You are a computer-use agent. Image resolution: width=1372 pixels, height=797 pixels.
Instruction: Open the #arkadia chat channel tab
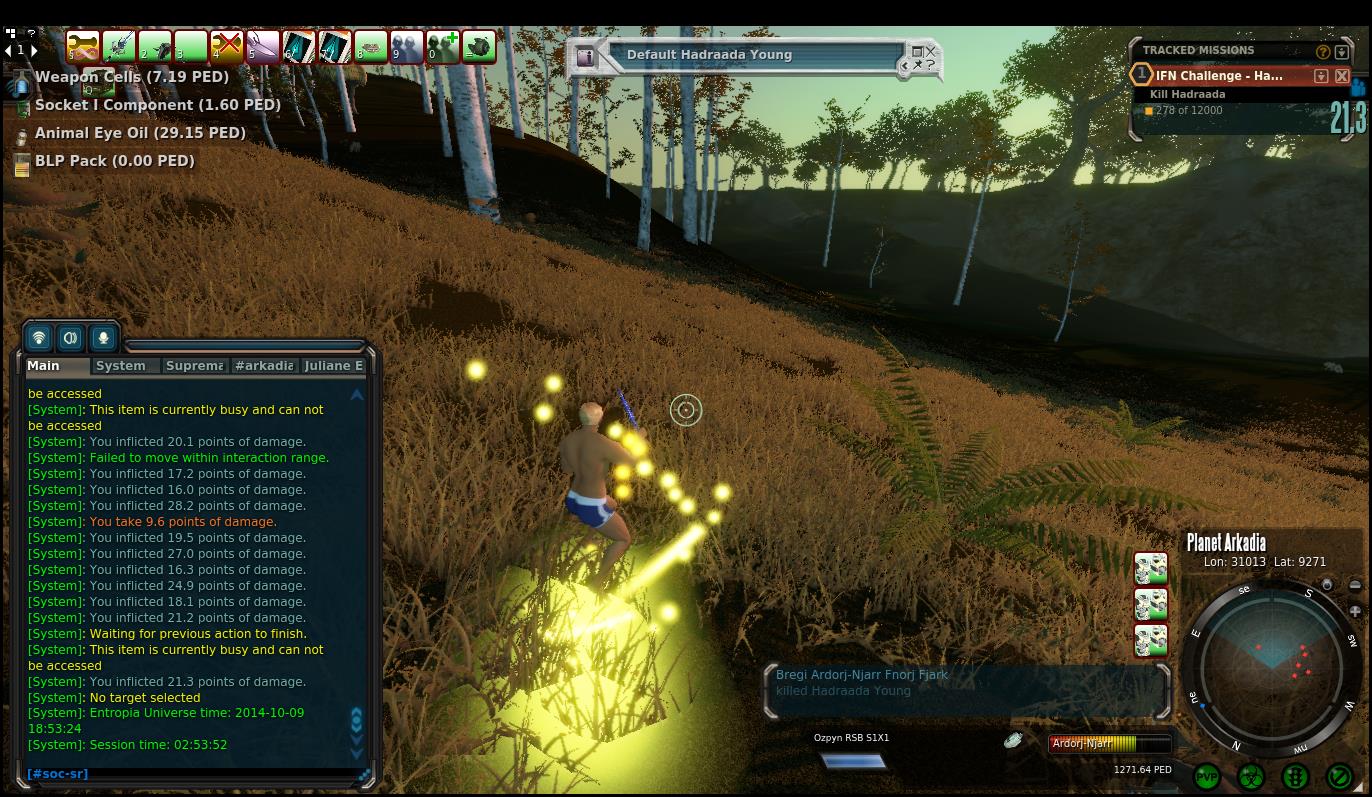[264, 366]
